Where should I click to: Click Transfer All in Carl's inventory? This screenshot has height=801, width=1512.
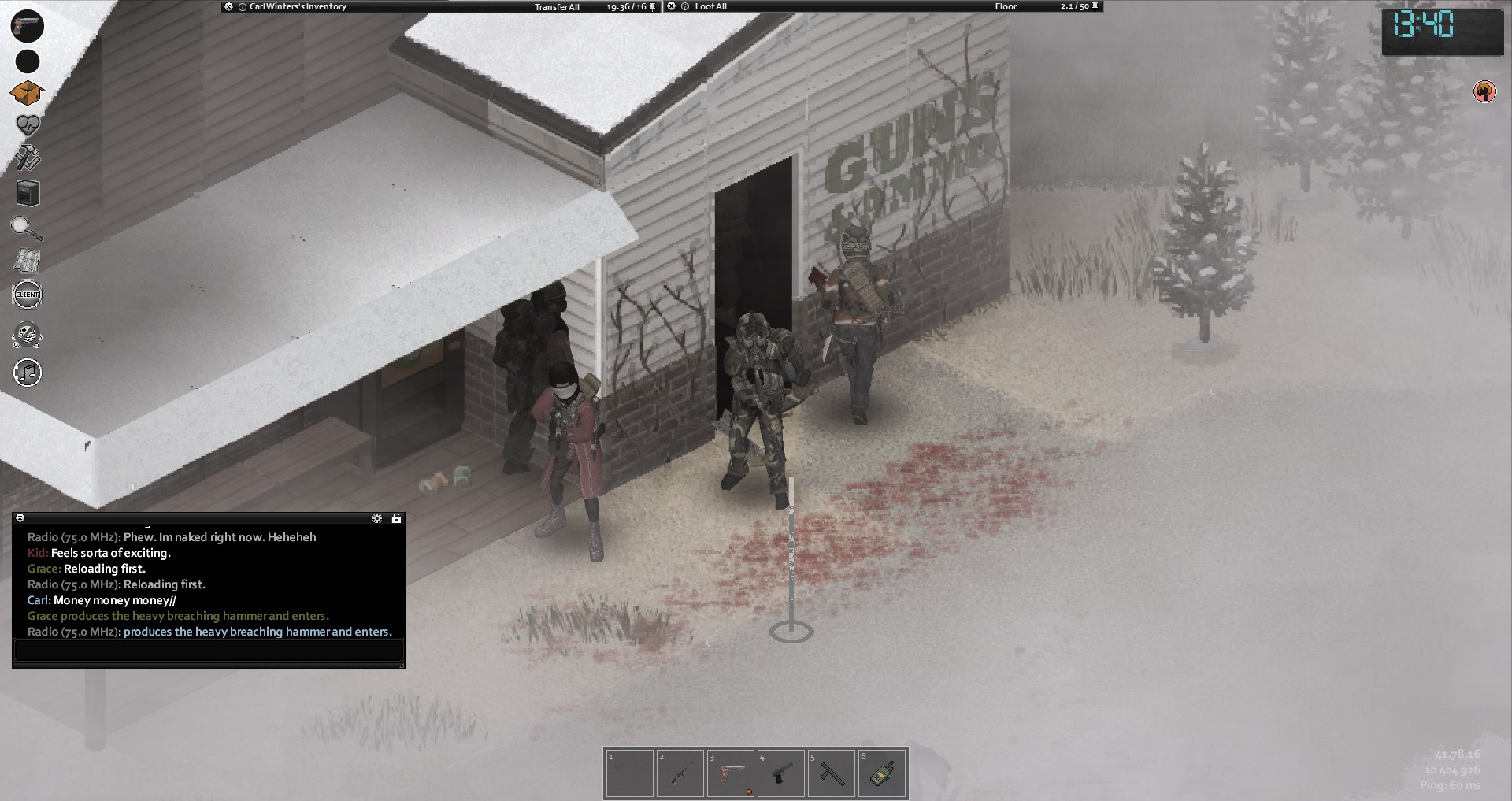[x=557, y=7]
